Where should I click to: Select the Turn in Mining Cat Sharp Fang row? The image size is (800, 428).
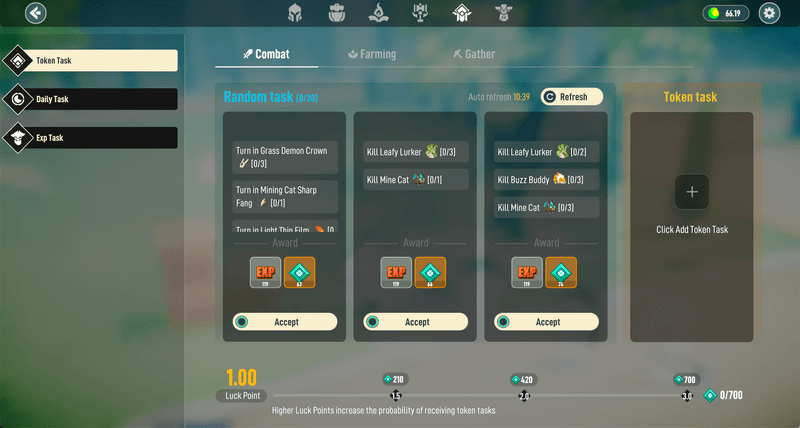point(286,195)
